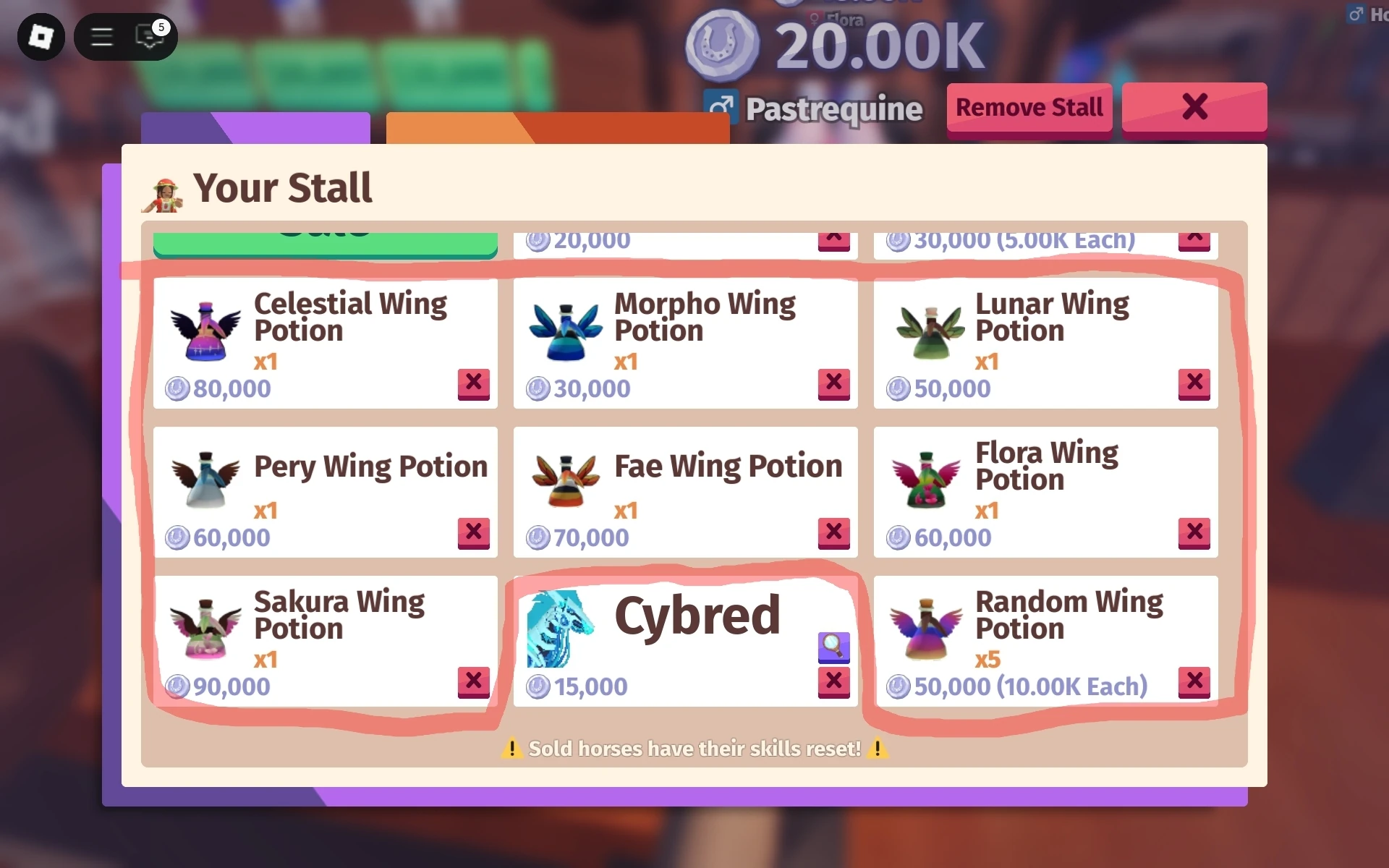Image resolution: width=1389 pixels, height=868 pixels.
Task: Close the stall window
Action: pyautogui.click(x=1194, y=107)
